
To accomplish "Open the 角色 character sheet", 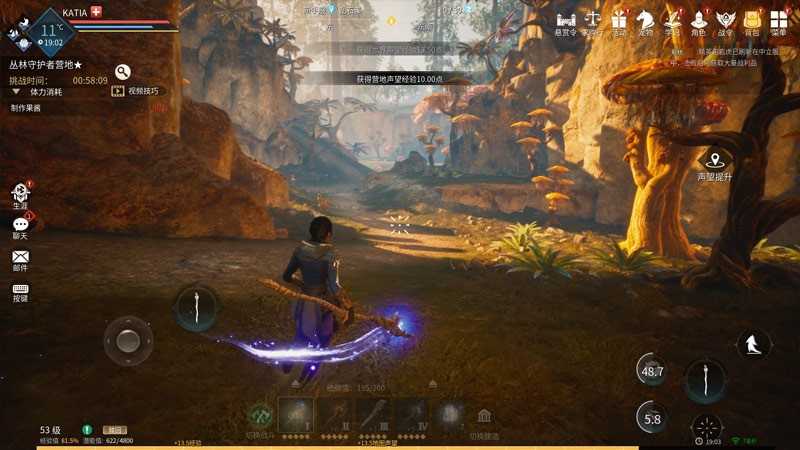I will 698,20.
